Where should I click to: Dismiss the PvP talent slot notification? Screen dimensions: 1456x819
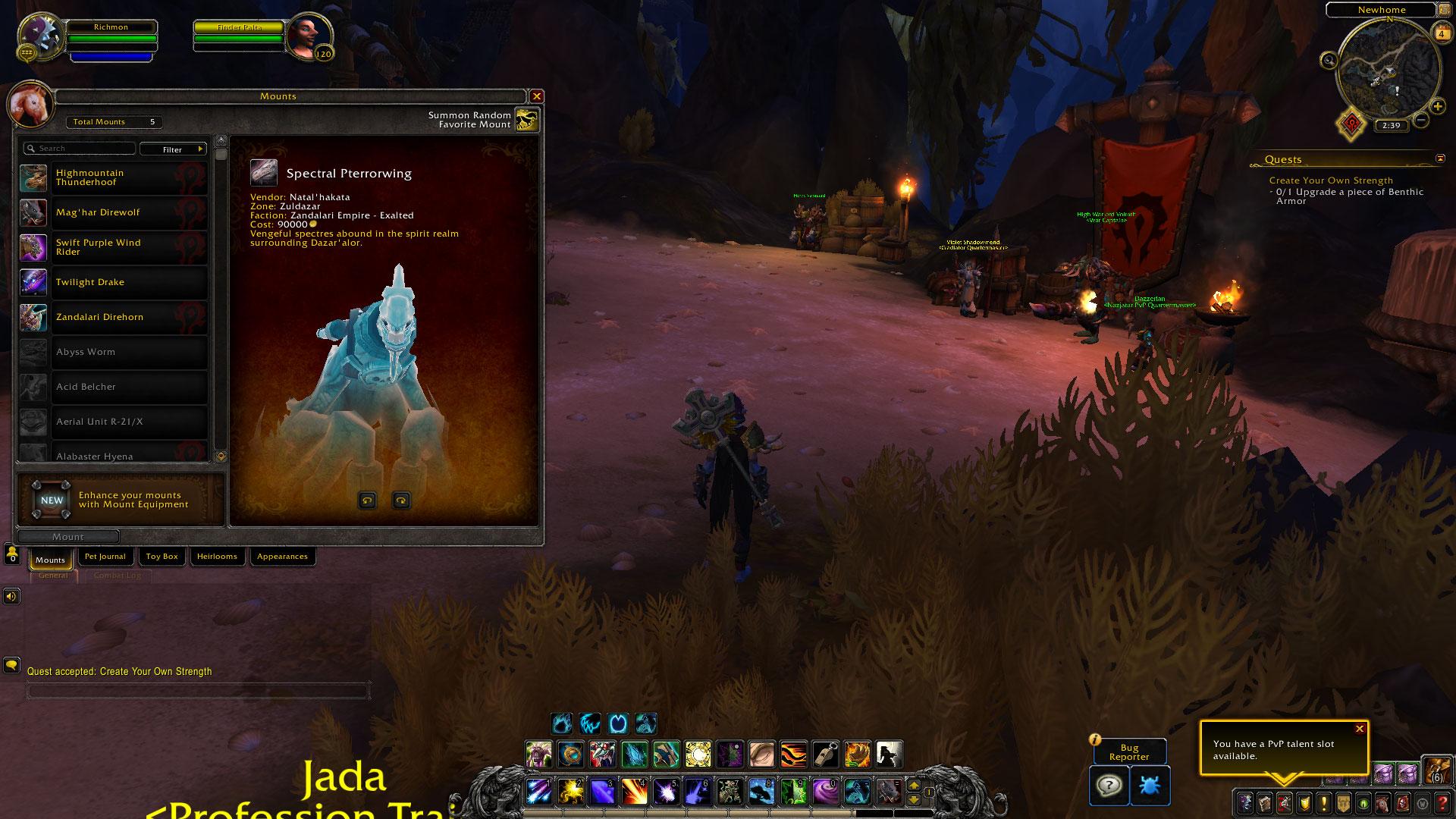click(x=1360, y=729)
